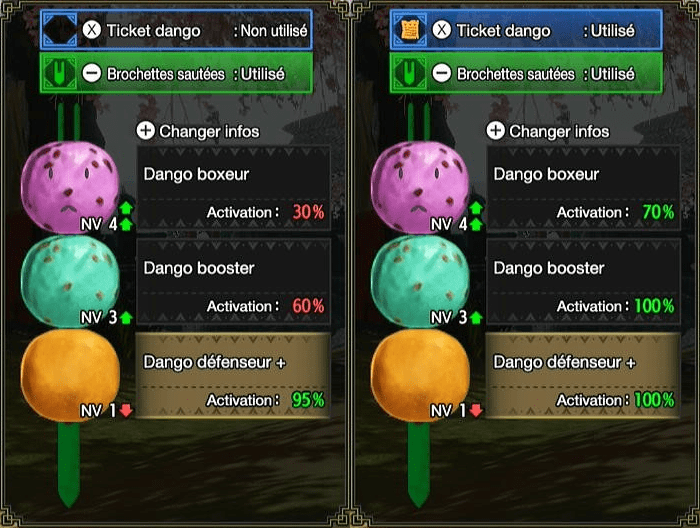The height and width of the screenshot is (528, 700).
Task: Select Dango booster showing 100% activation
Action: (583, 283)
